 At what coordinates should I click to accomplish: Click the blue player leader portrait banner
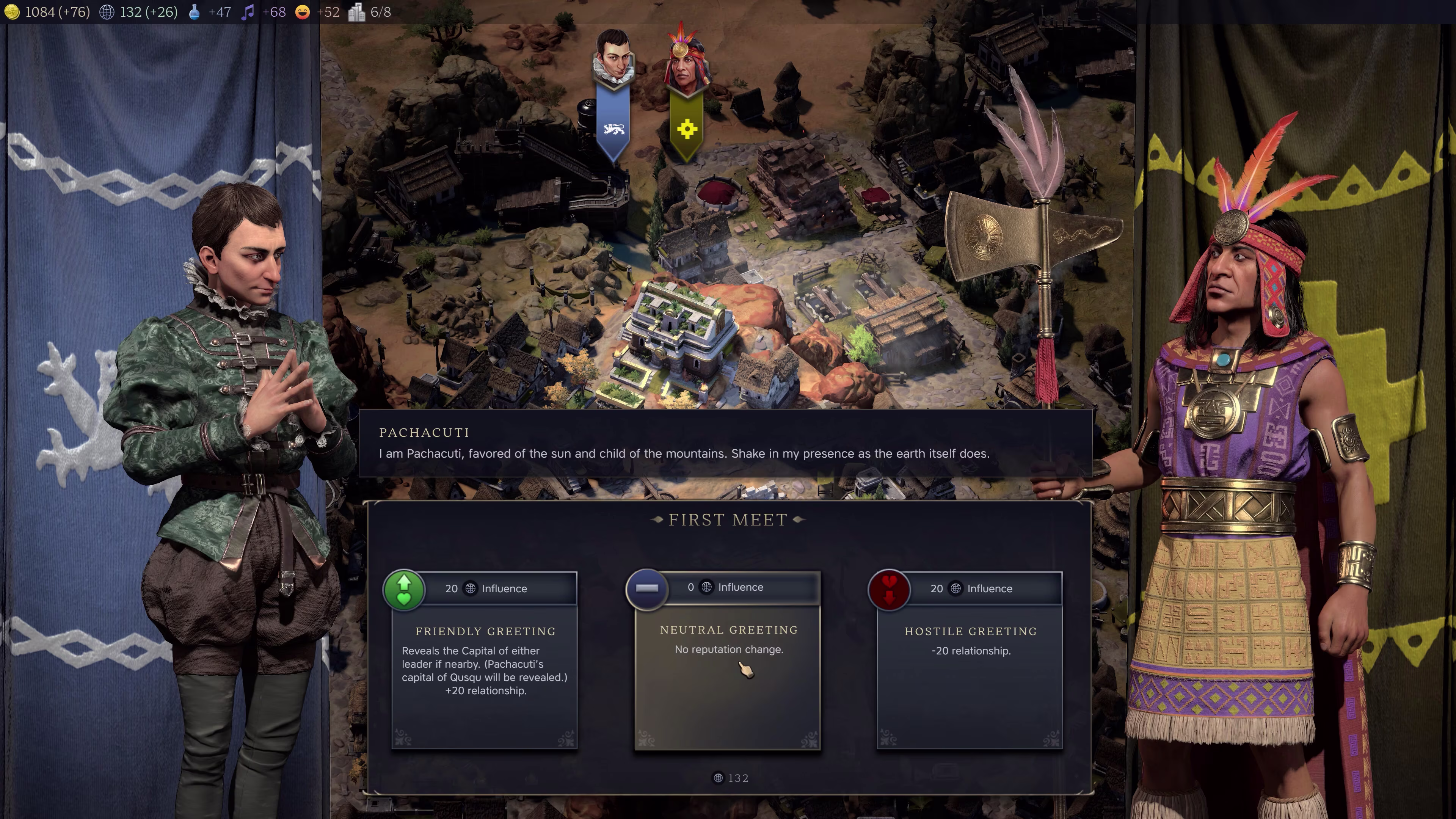tap(613, 96)
